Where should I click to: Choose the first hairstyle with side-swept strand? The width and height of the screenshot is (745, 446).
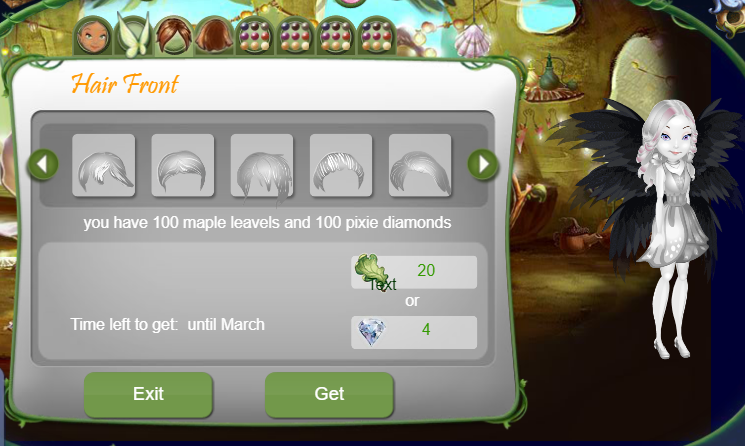(x=104, y=165)
